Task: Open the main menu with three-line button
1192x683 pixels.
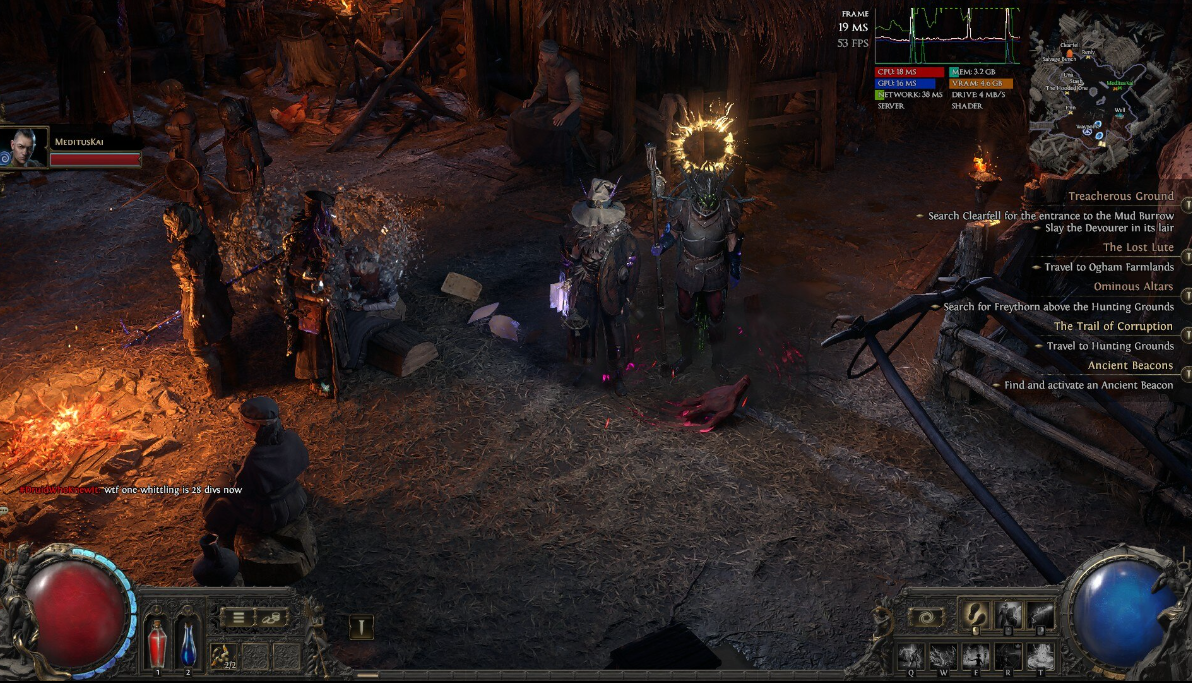Action: tap(238, 617)
